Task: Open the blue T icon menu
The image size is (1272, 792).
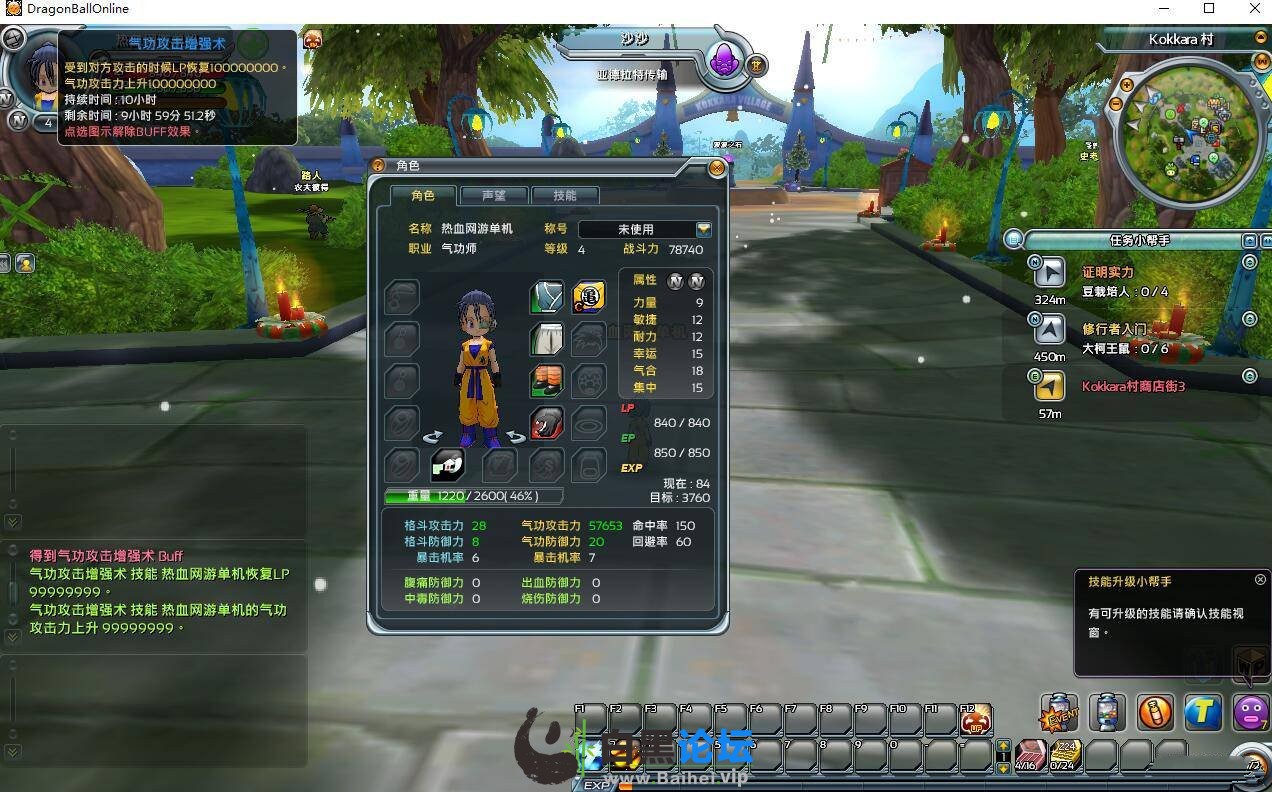Action: (x=1203, y=712)
